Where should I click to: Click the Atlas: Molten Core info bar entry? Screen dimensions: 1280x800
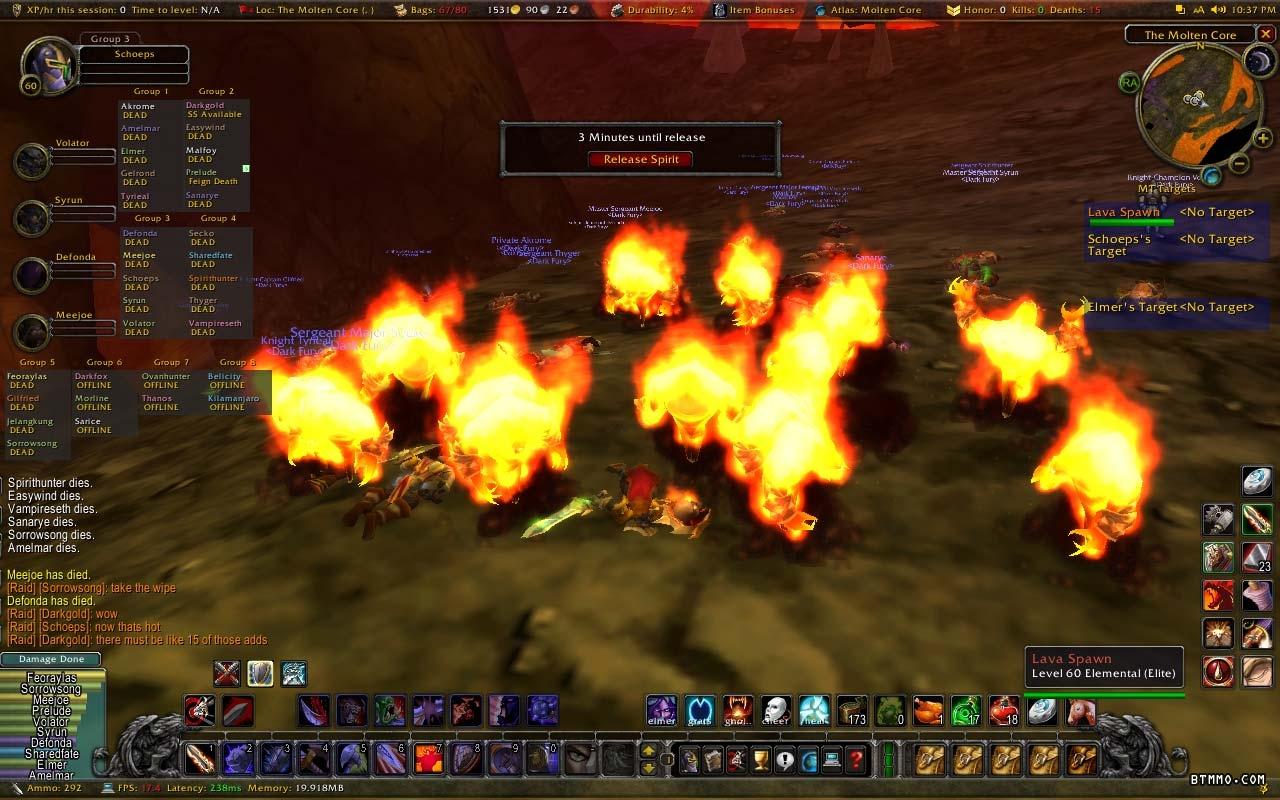874,10
